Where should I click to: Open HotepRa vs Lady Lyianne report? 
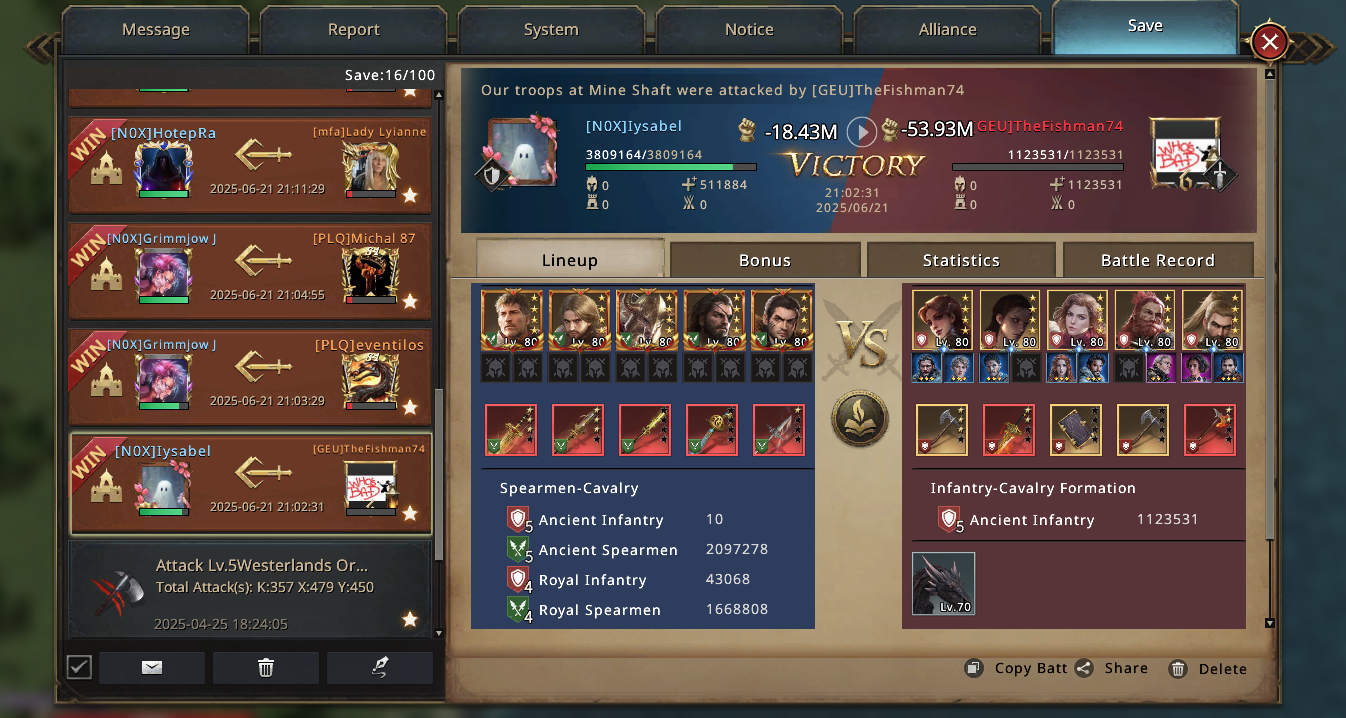coord(250,164)
